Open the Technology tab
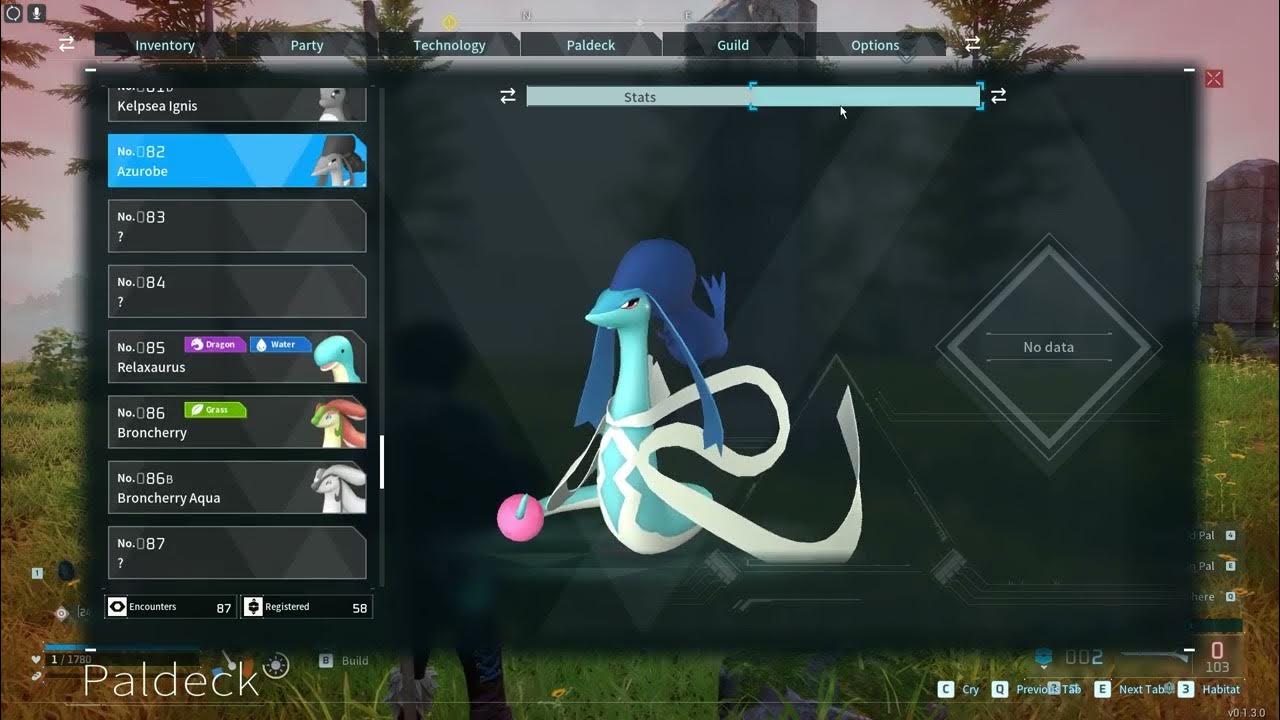 pos(449,45)
